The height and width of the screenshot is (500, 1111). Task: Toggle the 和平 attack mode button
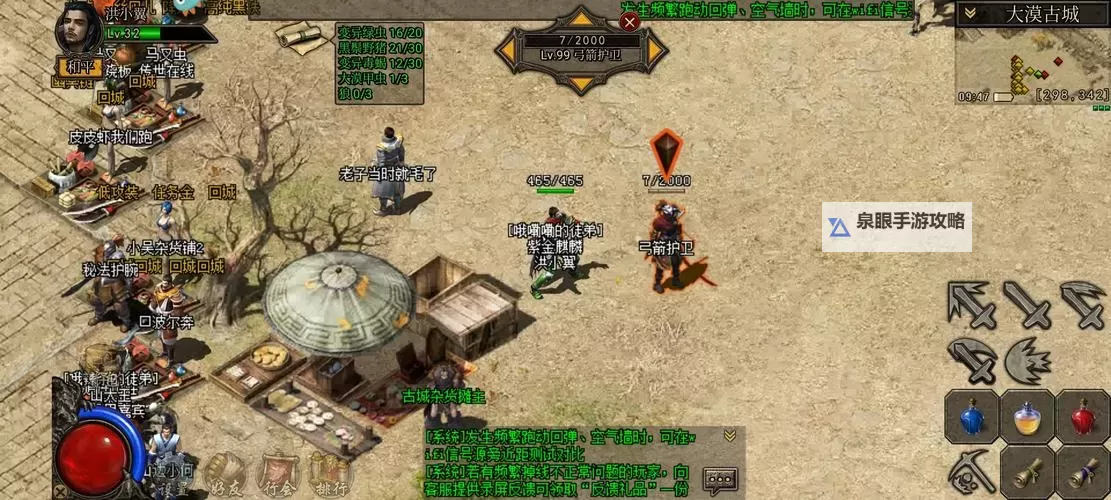coord(79,67)
